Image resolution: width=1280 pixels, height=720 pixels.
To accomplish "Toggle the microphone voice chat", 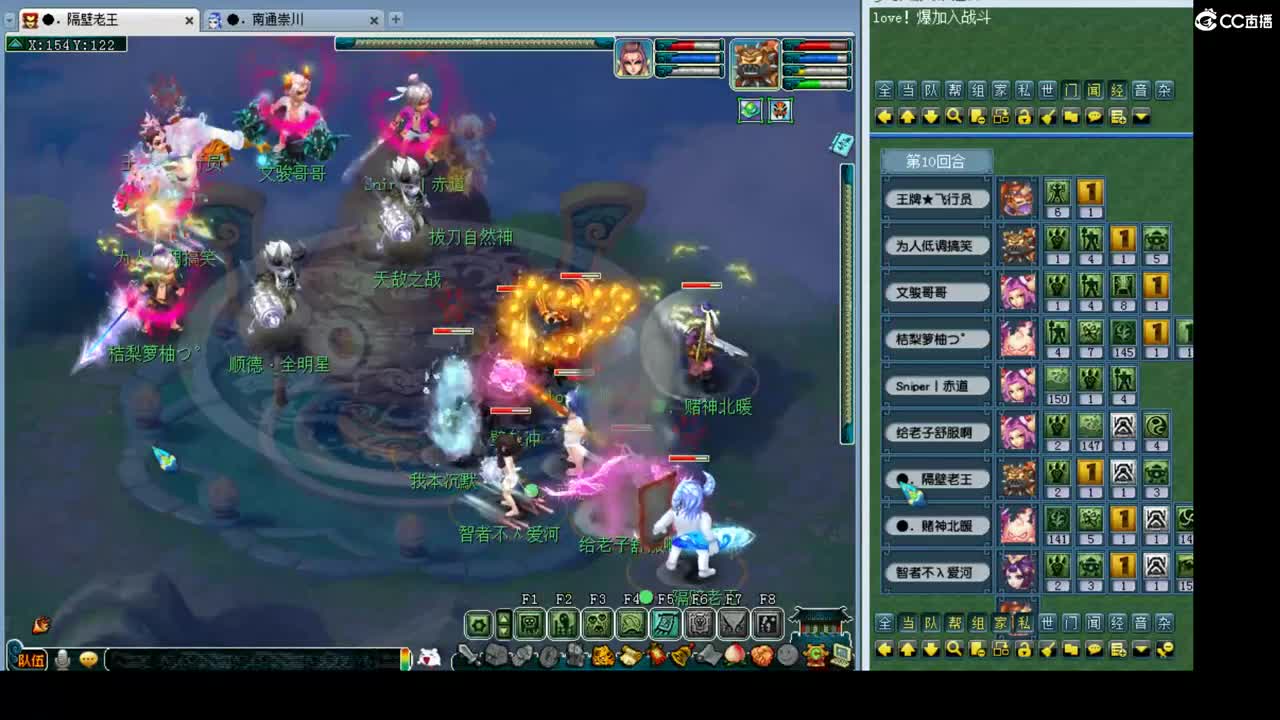I will [x=62, y=658].
